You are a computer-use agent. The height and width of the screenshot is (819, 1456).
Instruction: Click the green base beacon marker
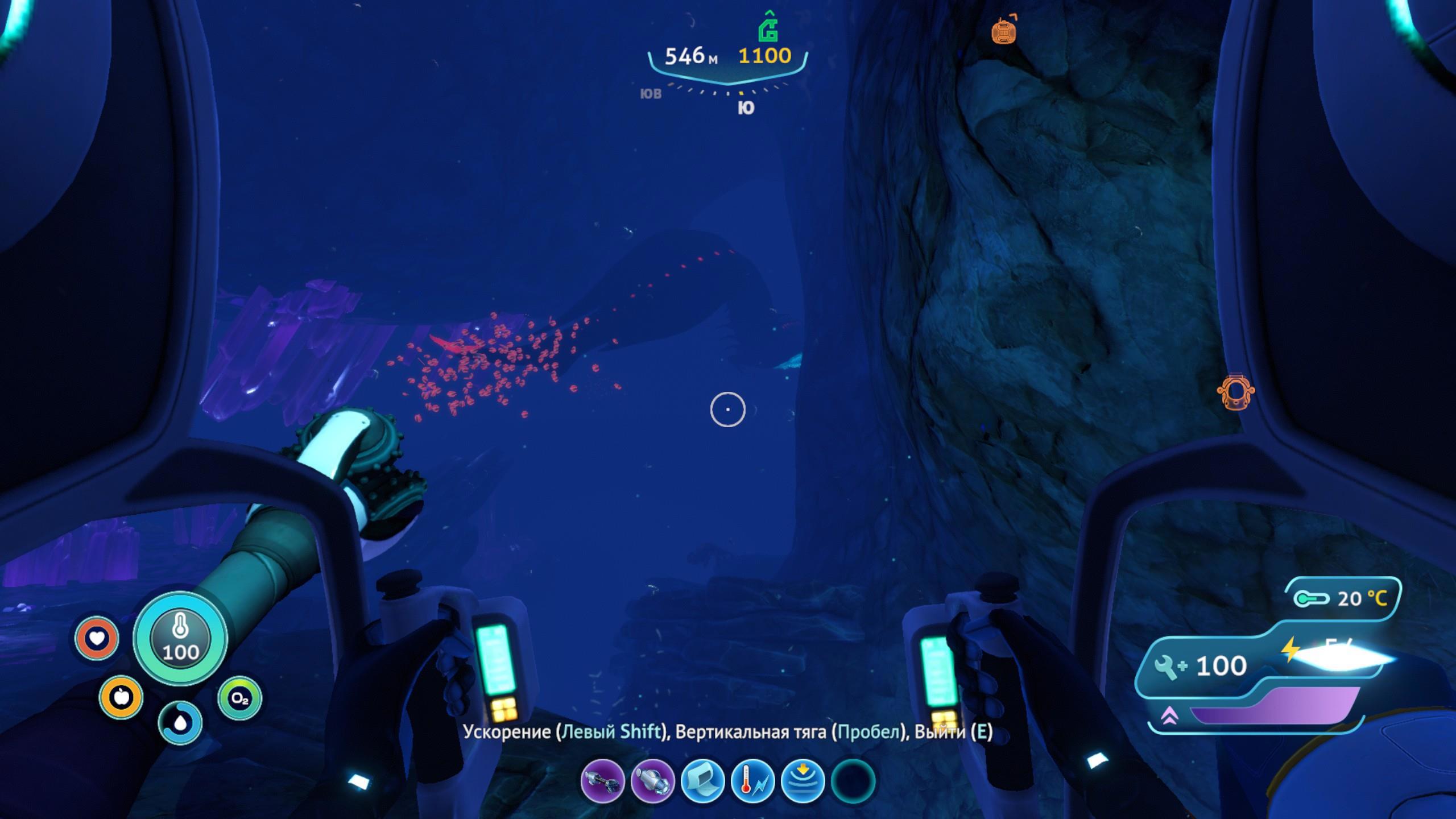tap(768, 27)
